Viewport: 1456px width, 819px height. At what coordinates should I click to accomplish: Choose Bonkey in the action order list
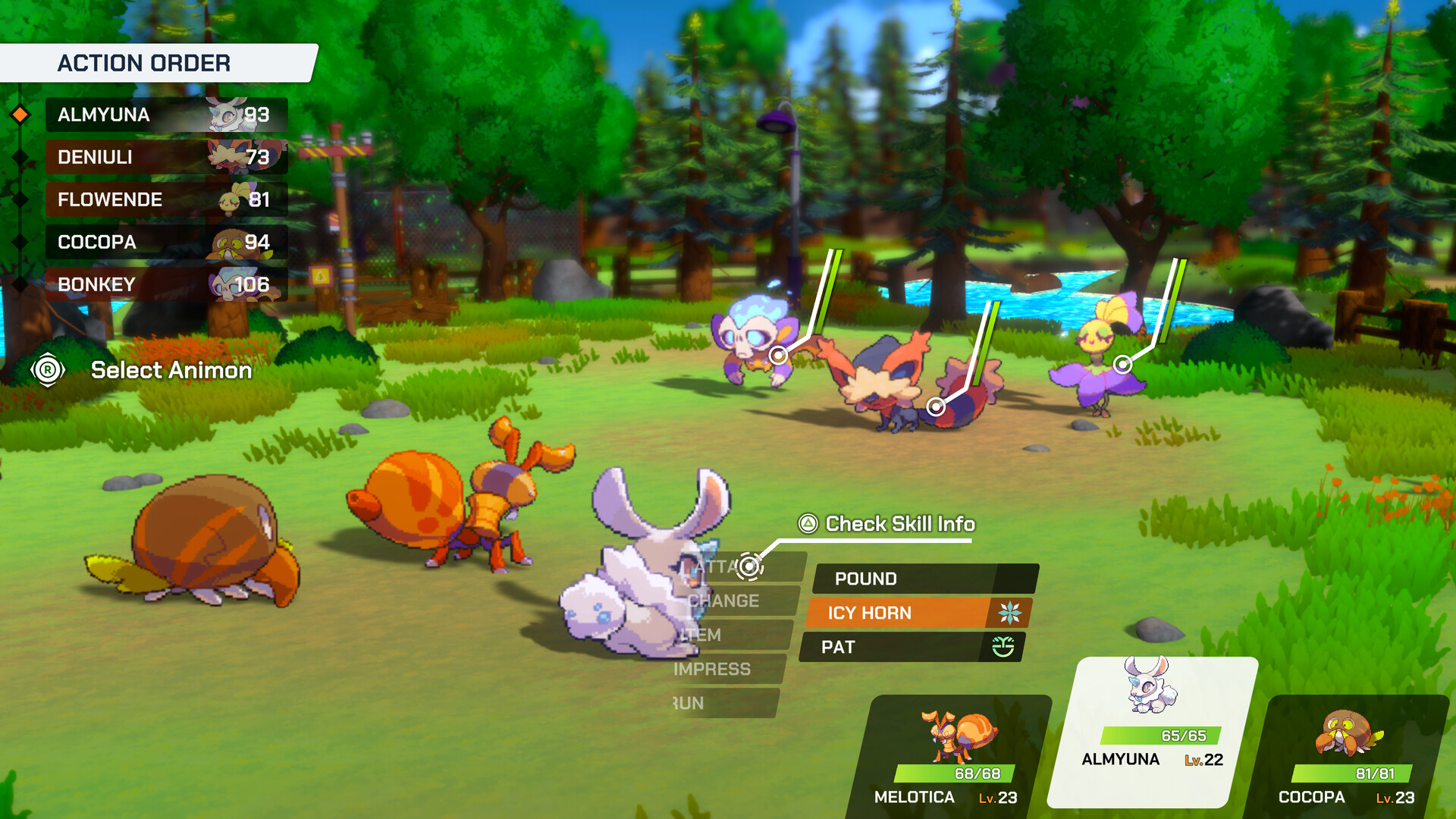pos(165,284)
